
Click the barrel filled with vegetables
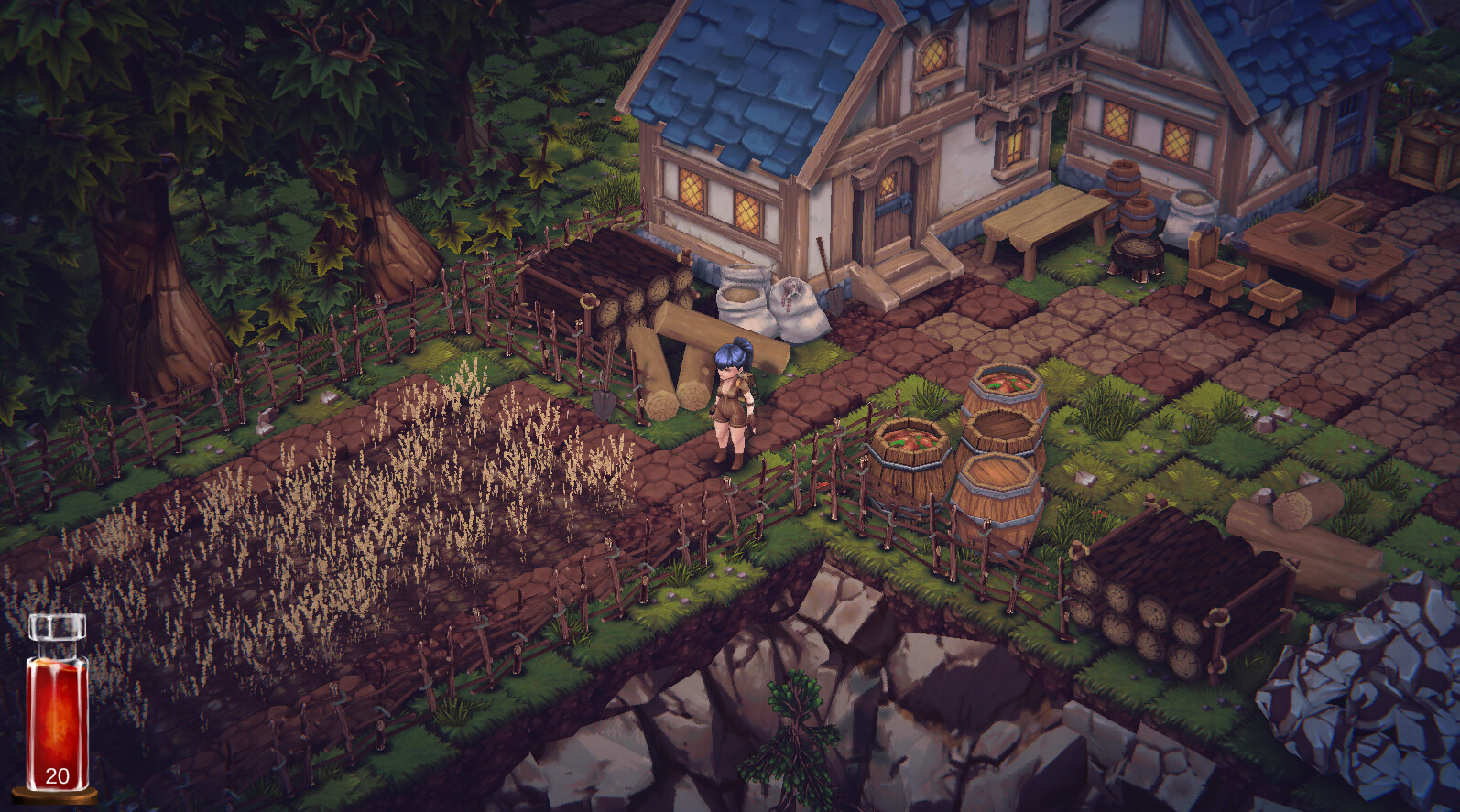[1003, 389]
